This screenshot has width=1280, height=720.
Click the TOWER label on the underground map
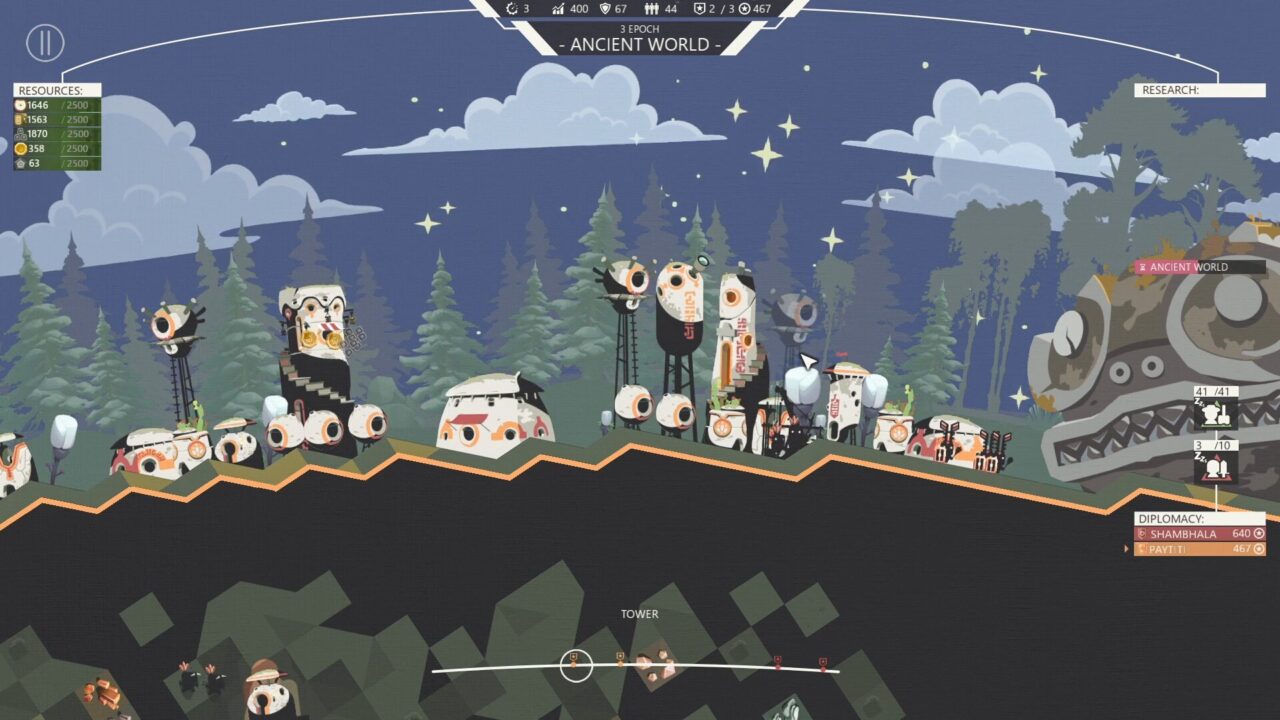point(640,614)
